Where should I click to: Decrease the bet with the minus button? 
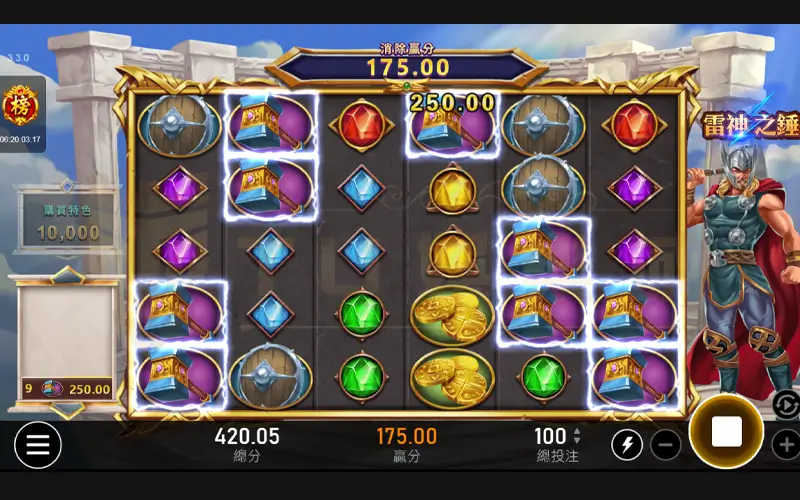pyautogui.click(x=666, y=444)
